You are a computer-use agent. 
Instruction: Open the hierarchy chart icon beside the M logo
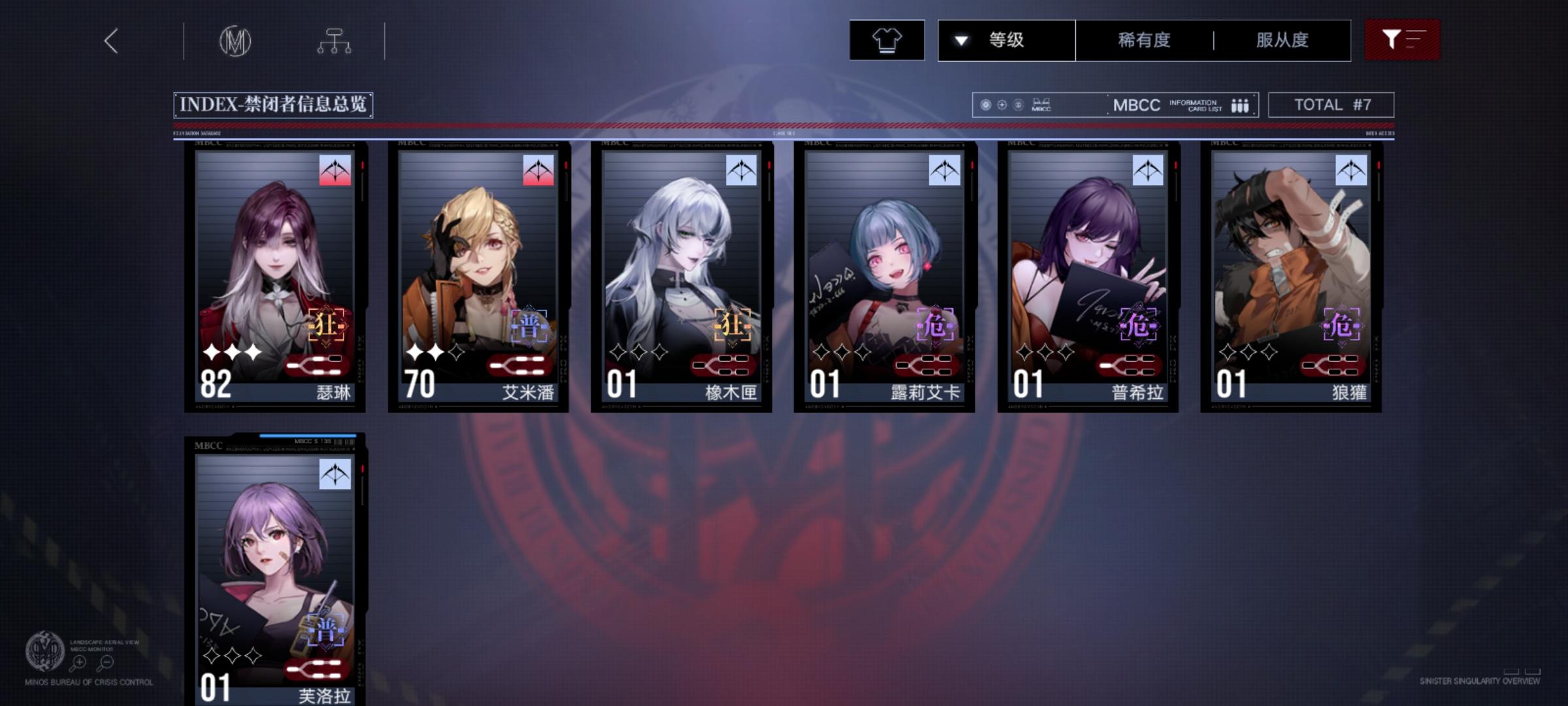[x=336, y=41]
